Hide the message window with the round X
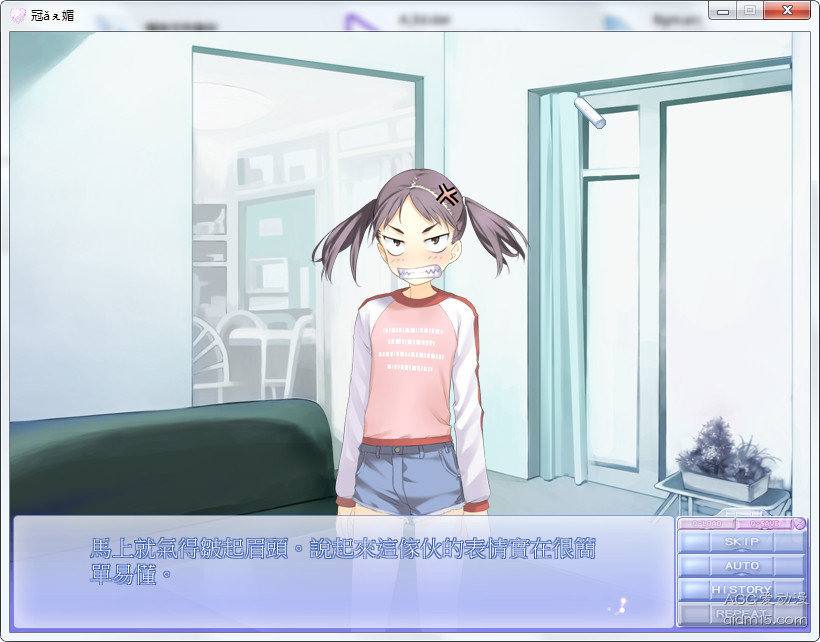This screenshot has height=642, width=820. pos(799,523)
